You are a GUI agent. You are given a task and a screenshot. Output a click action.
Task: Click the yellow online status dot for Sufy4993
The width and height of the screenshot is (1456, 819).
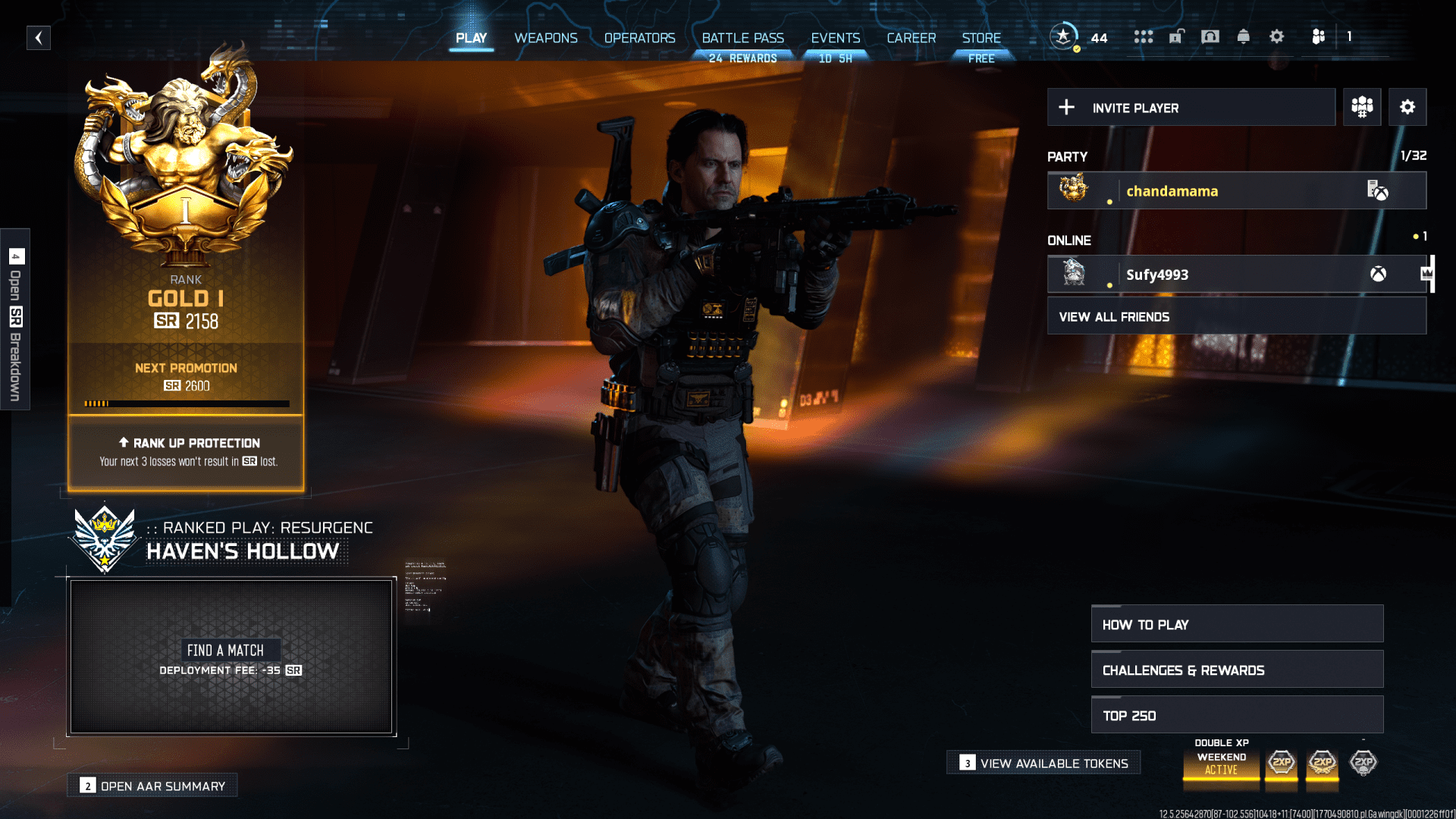click(1110, 287)
